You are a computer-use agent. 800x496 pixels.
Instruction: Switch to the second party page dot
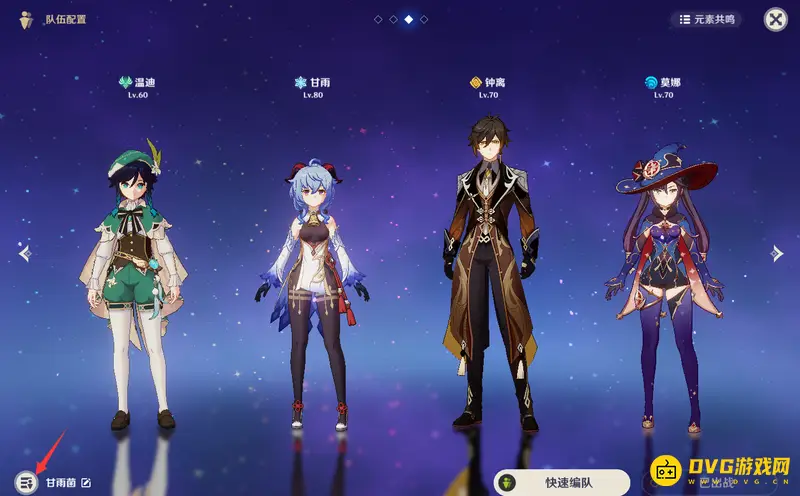(393, 19)
